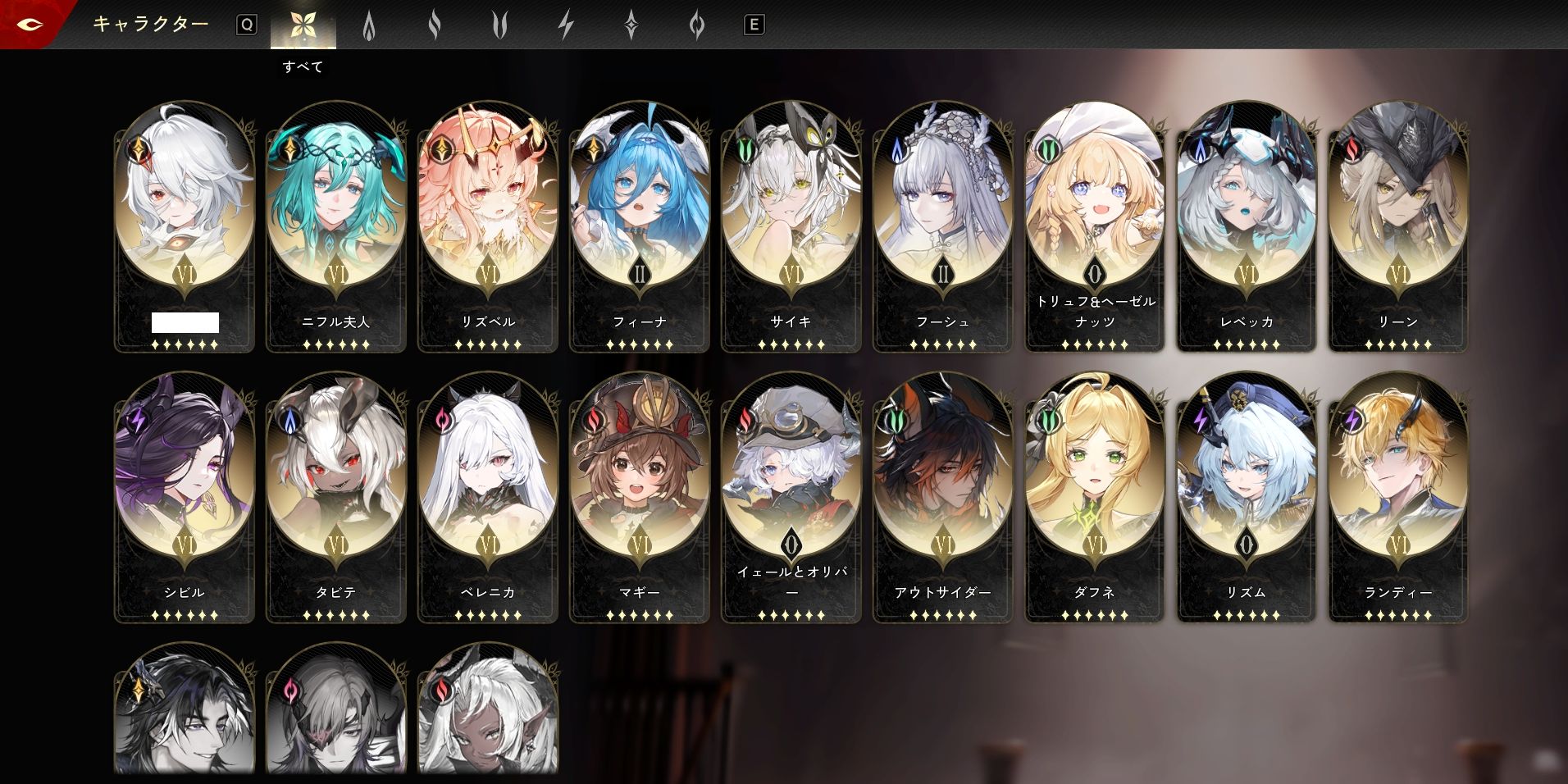Choose the リズム character card
The height and width of the screenshot is (784, 1568).
tap(1247, 496)
